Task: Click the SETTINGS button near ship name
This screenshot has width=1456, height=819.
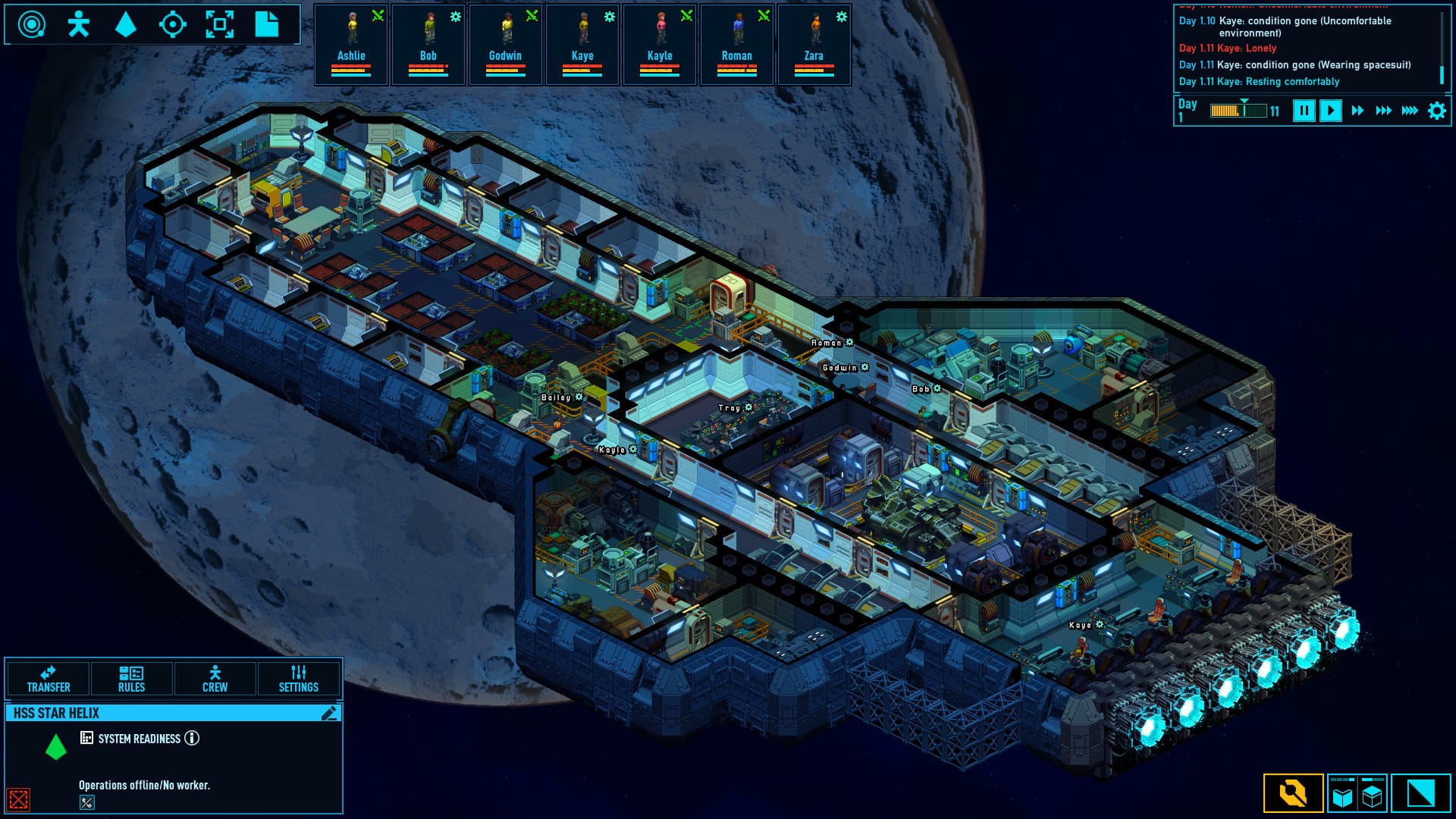Action: (299, 679)
